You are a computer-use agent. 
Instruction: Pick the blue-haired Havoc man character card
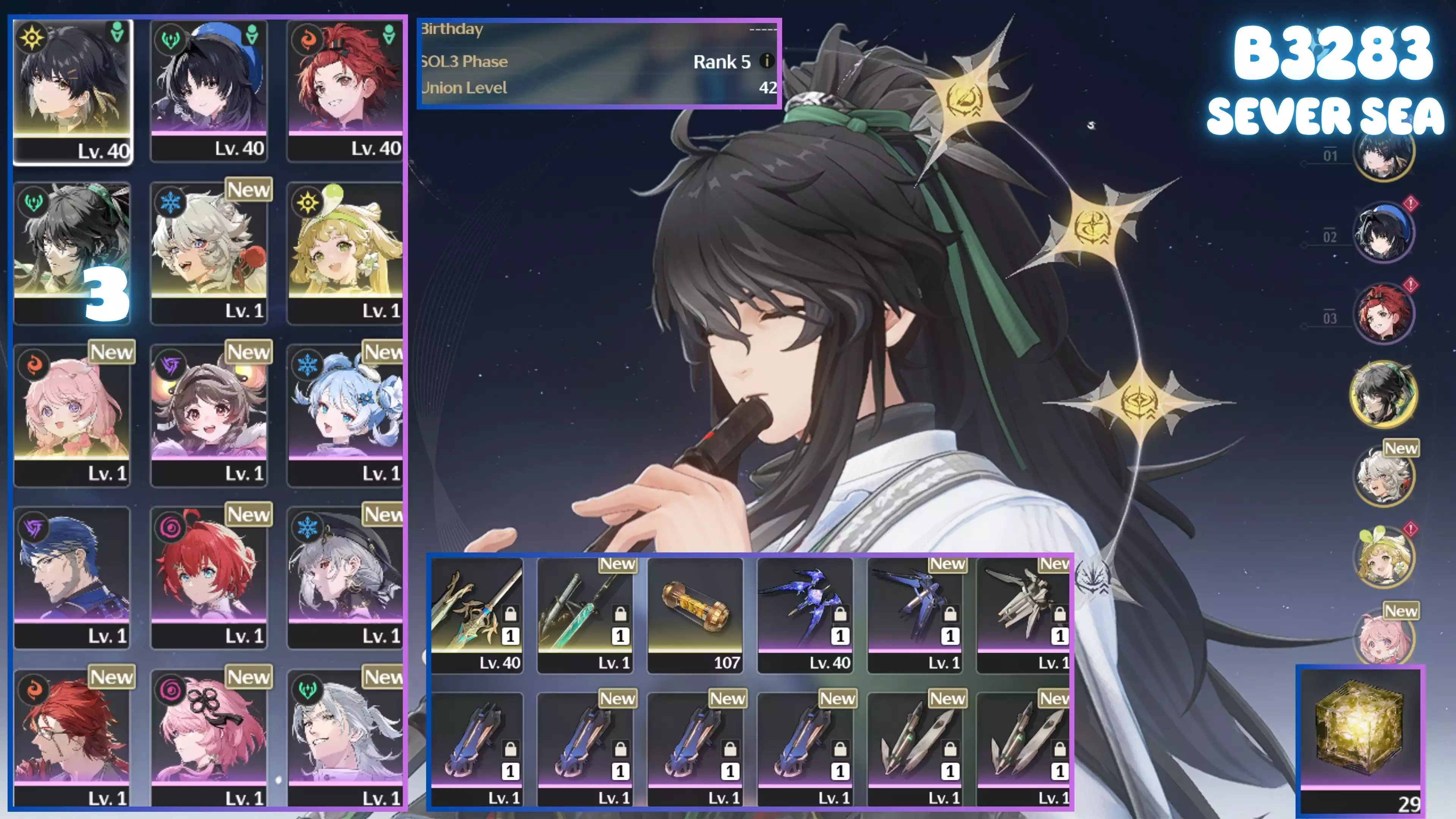pos(72,577)
